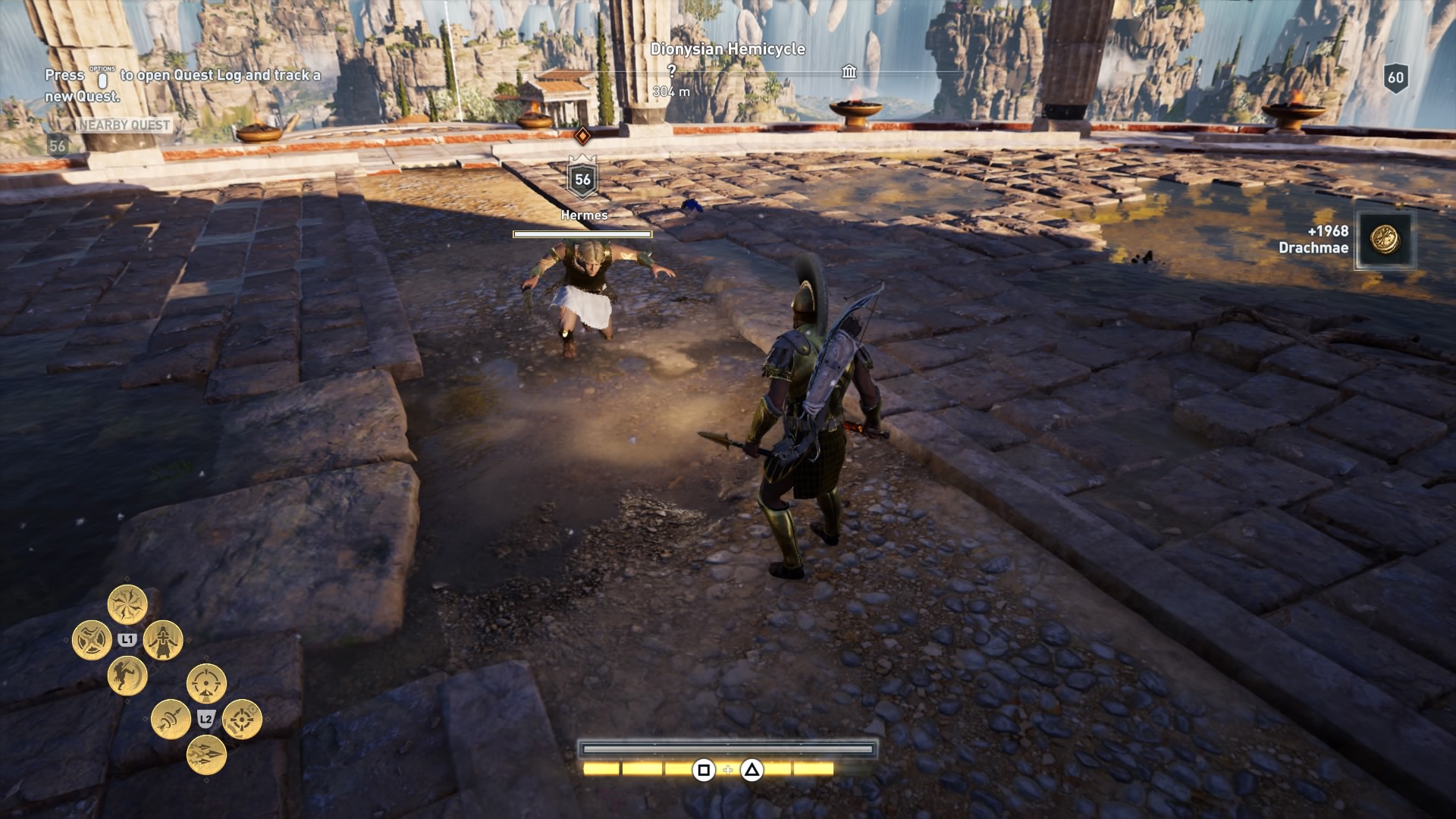Select the orange diamond quest marker
The image size is (1456, 819).
[x=582, y=136]
